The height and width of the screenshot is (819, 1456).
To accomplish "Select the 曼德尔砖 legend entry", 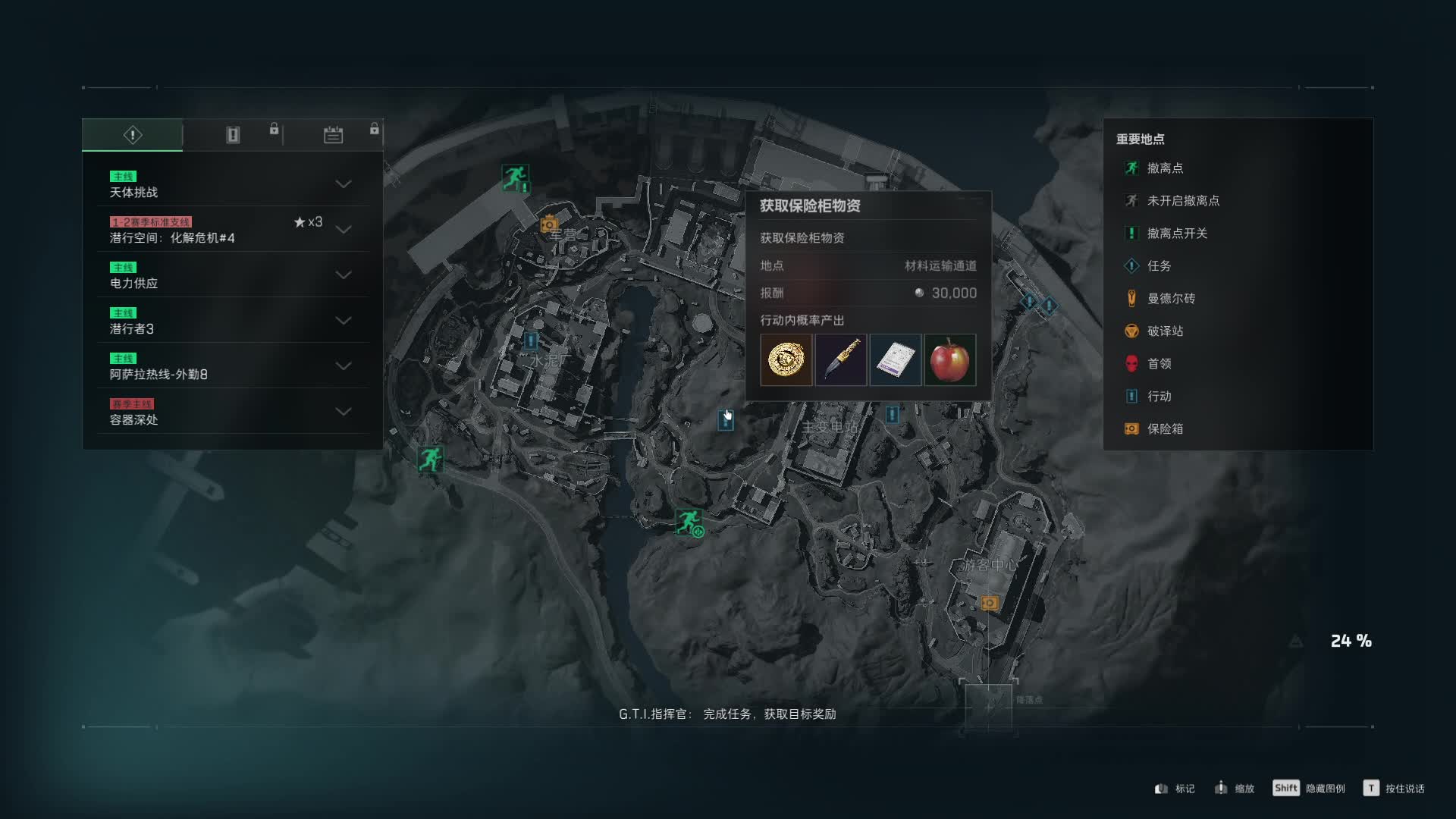I will click(1170, 299).
